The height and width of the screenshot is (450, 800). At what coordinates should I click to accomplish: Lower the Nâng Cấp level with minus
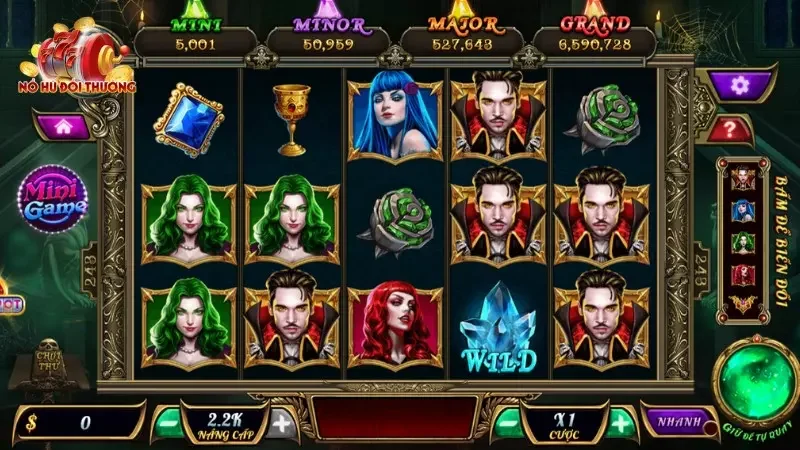(170, 423)
